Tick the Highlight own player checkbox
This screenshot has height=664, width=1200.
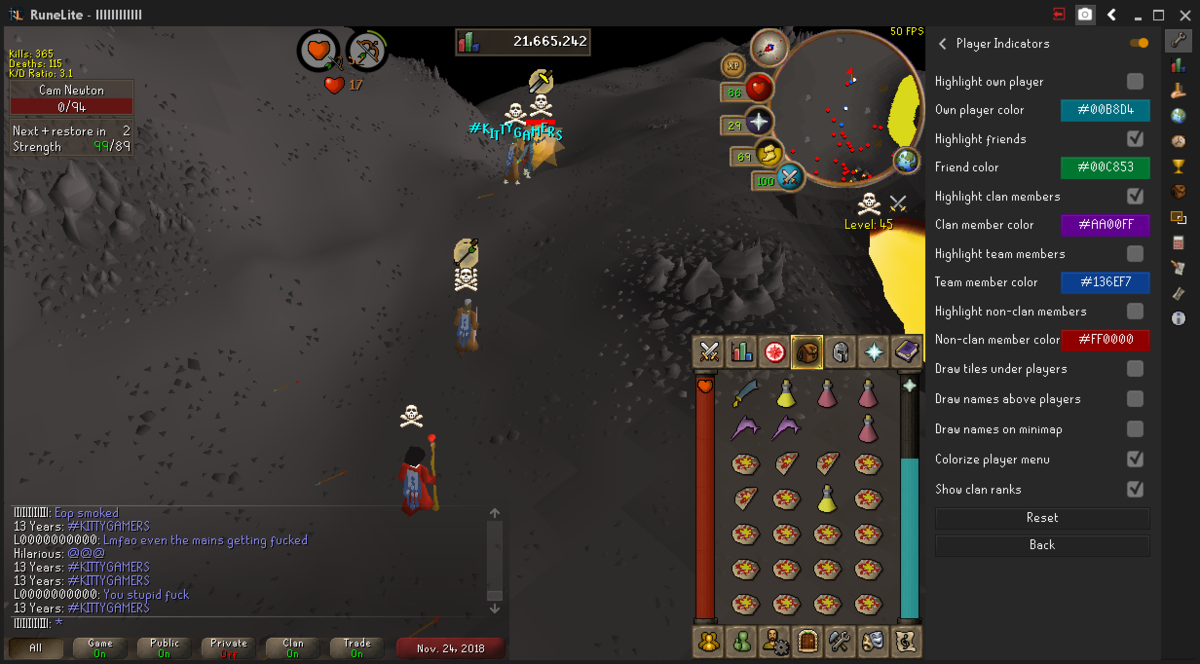(x=1135, y=81)
